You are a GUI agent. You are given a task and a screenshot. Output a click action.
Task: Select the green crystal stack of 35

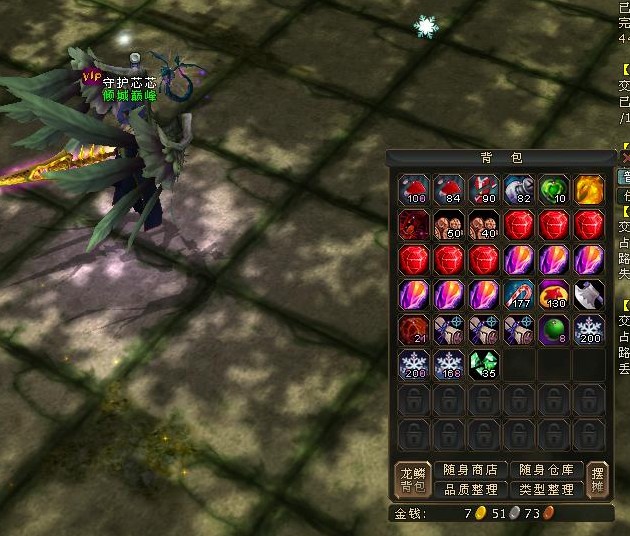click(483, 365)
